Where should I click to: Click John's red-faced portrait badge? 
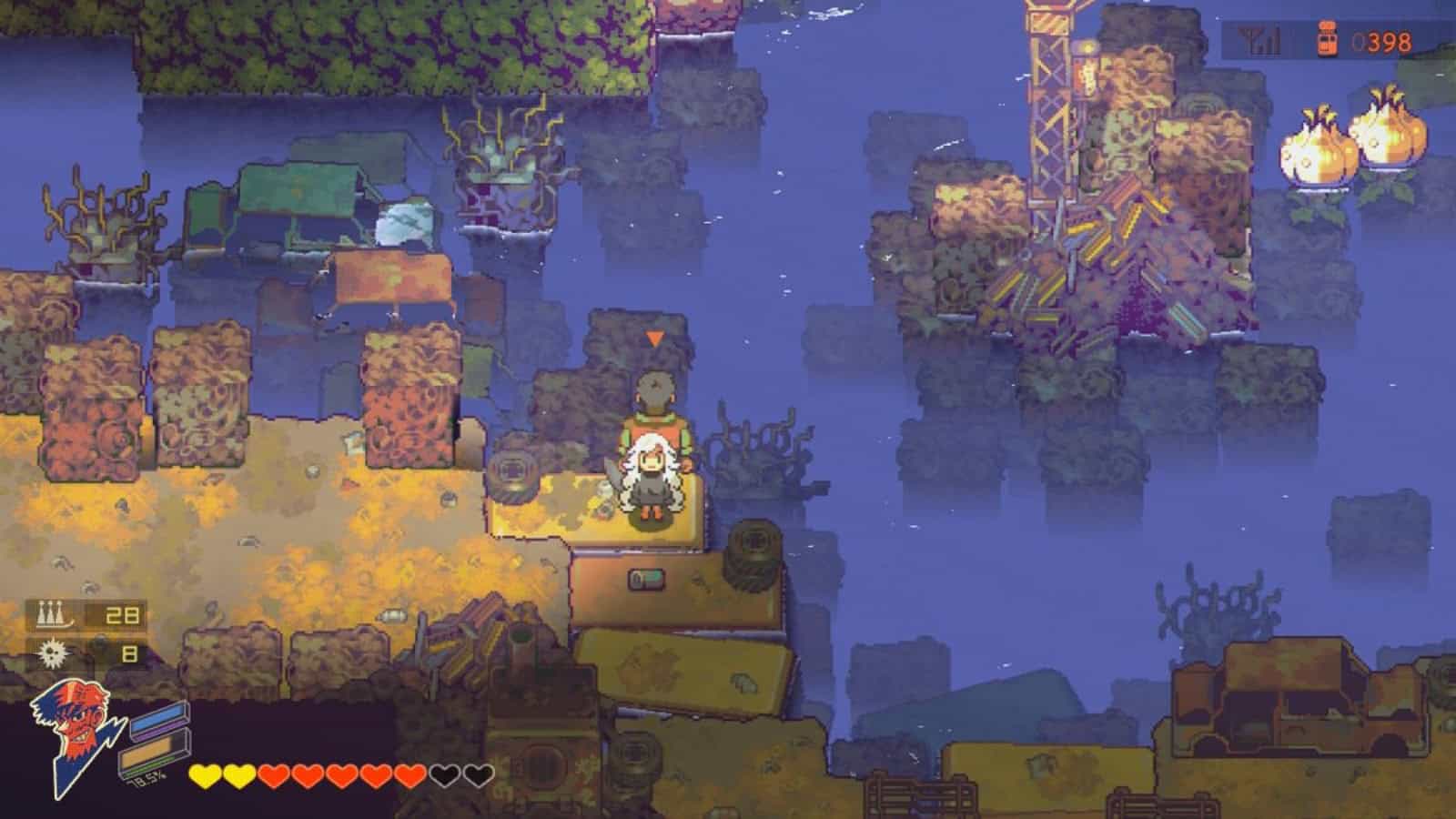pyautogui.click(x=77, y=719)
